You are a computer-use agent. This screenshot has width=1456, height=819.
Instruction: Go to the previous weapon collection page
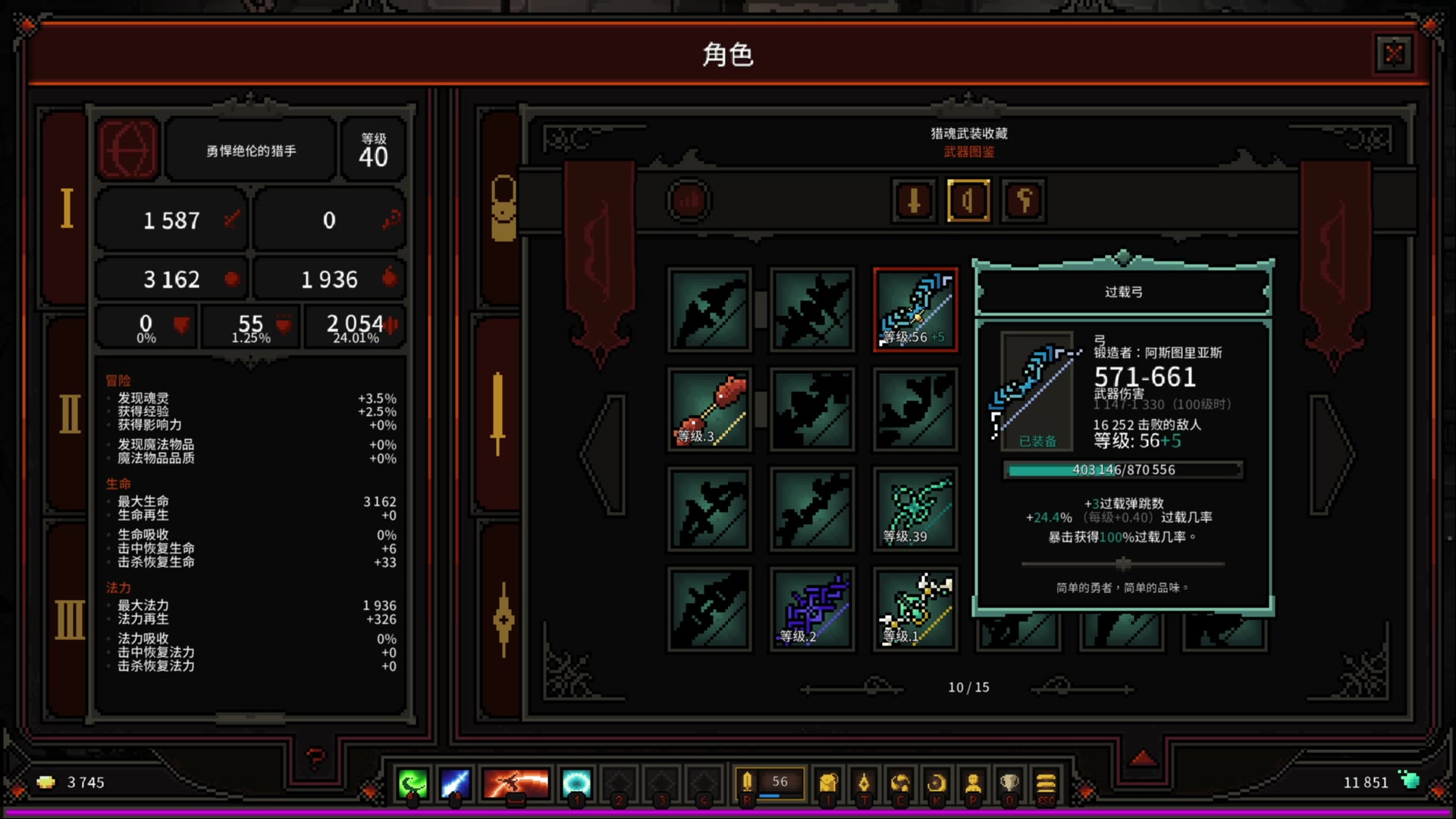(x=605, y=453)
